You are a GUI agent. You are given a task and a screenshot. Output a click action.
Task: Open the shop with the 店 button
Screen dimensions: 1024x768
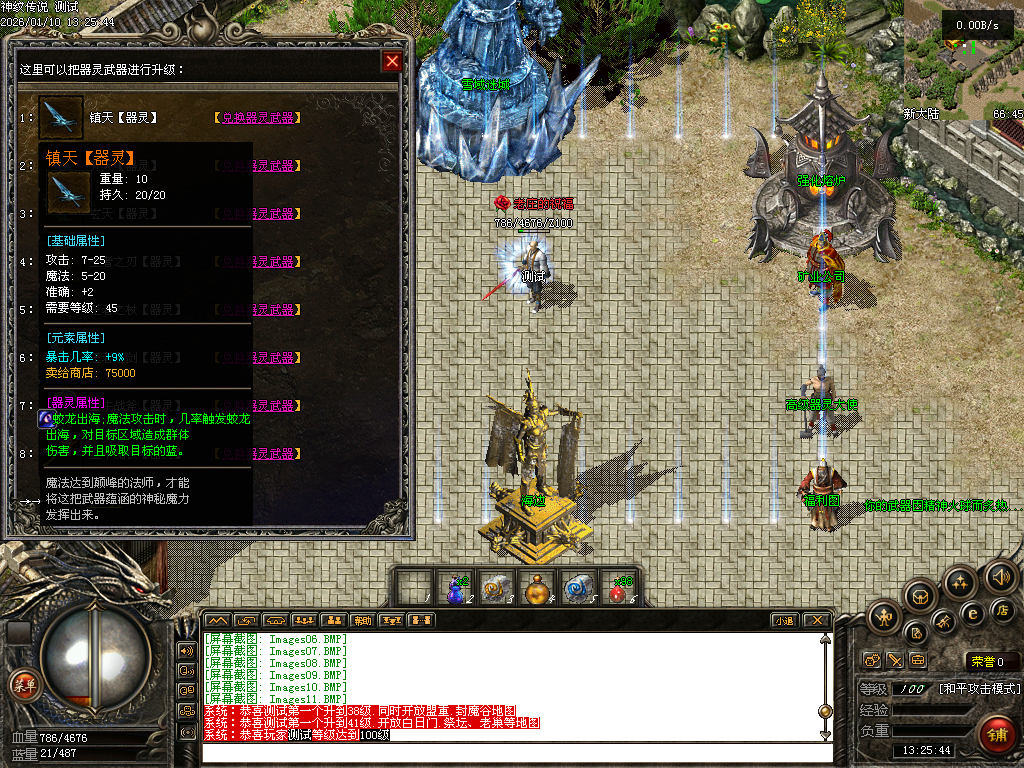pyautogui.click(x=1004, y=610)
